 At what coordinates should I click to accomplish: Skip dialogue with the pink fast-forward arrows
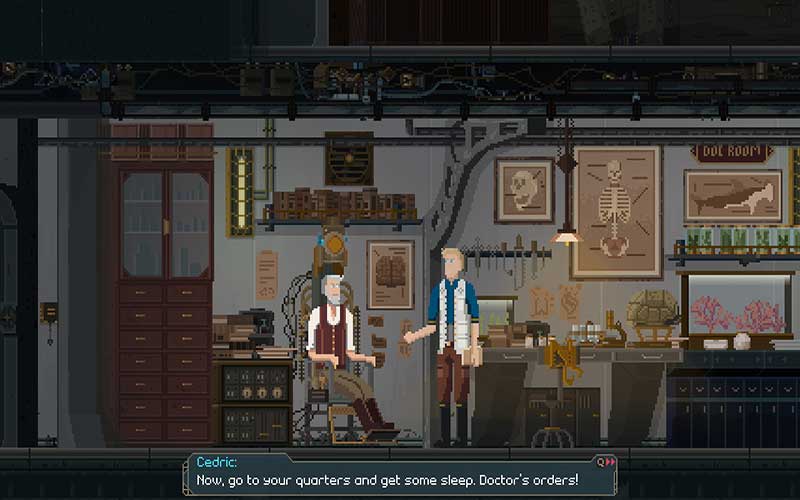coord(609,462)
